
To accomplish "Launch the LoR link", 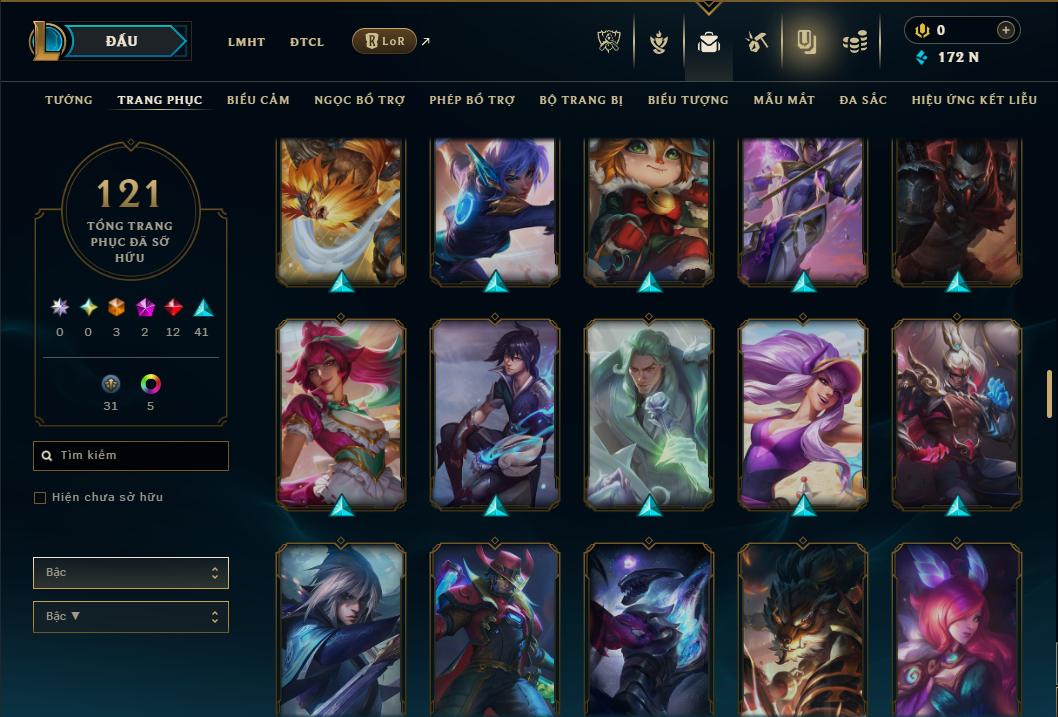I will pos(385,41).
